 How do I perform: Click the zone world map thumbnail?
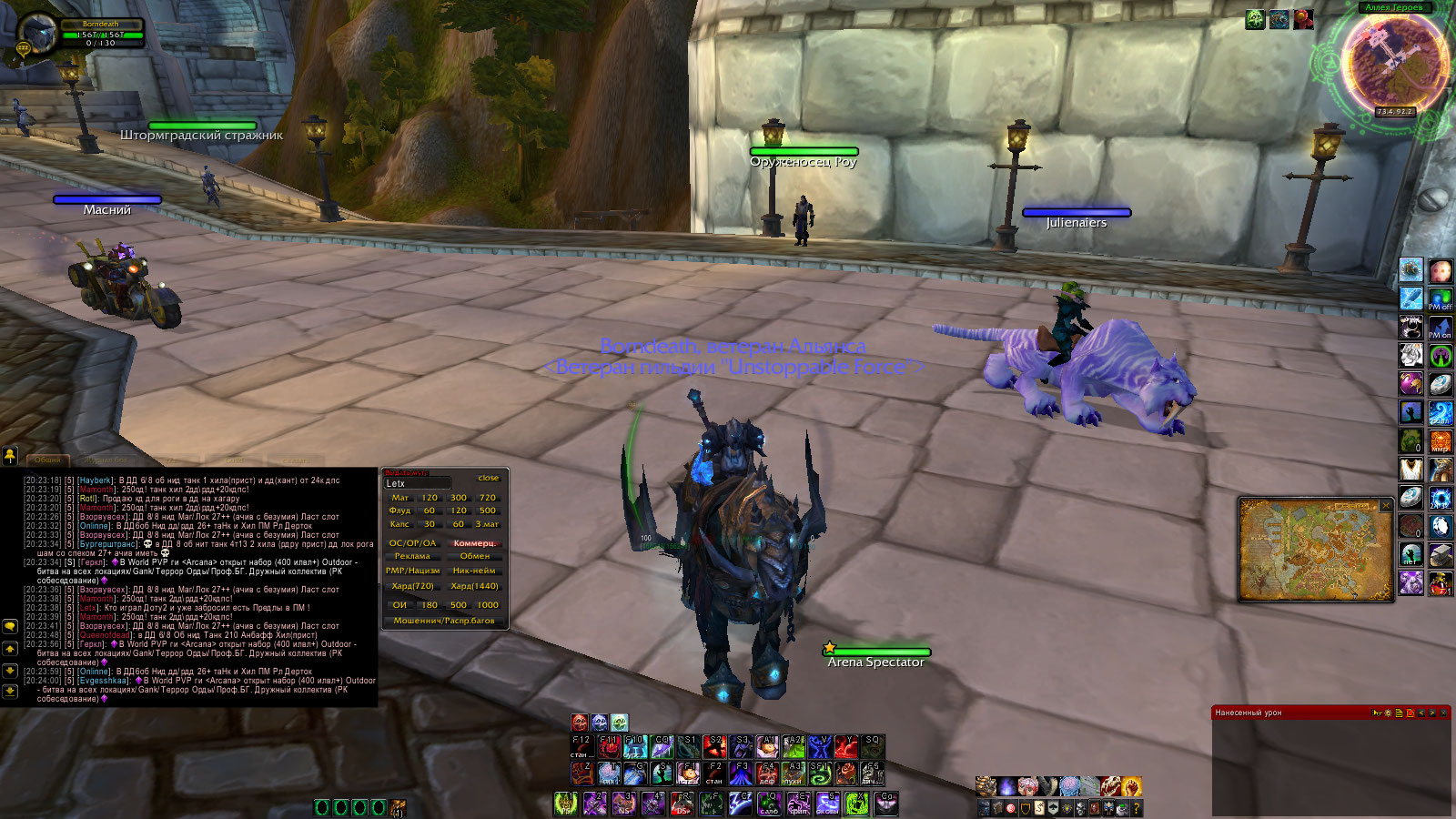click(1314, 550)
